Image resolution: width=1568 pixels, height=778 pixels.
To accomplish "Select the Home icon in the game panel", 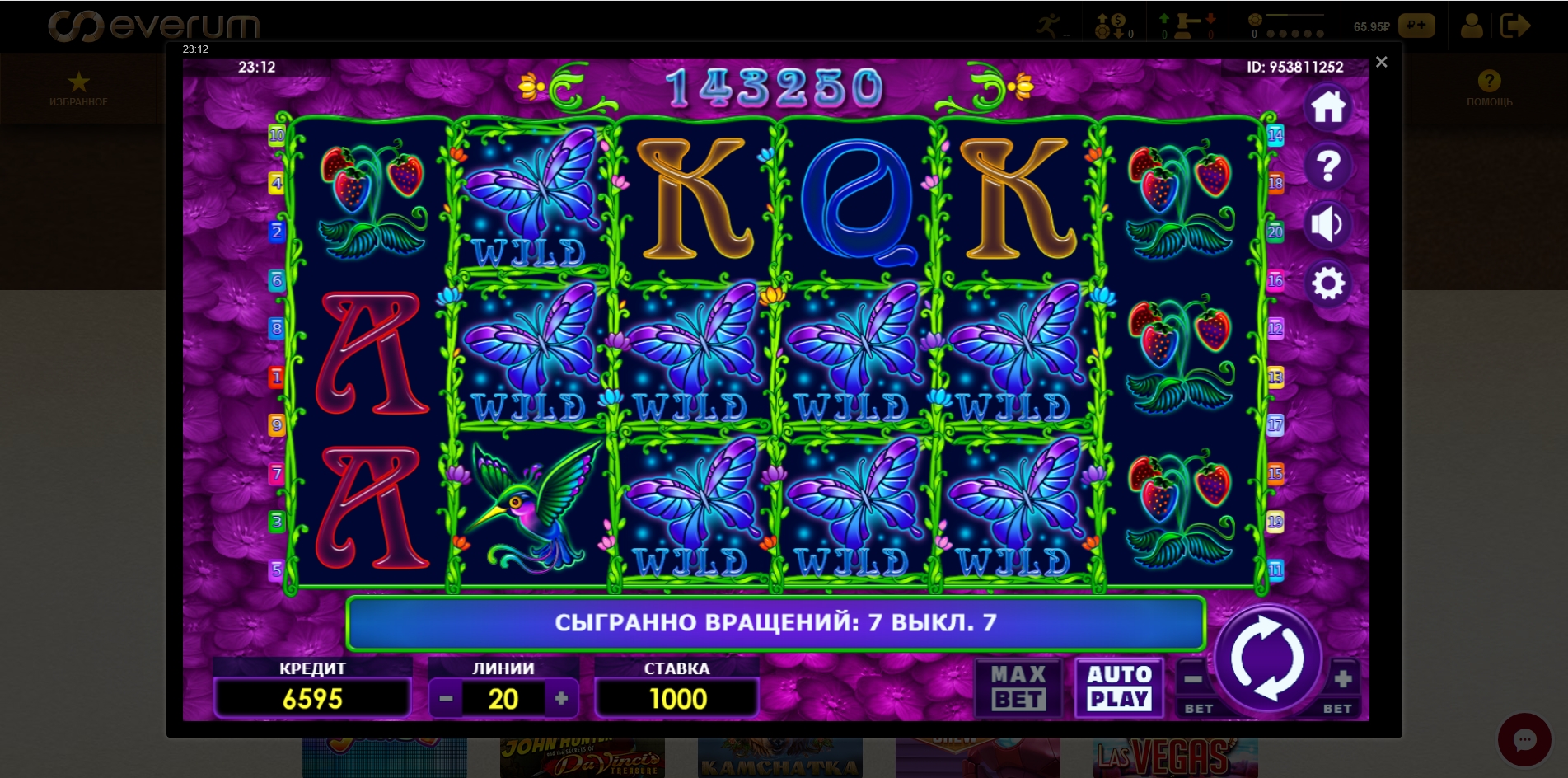I will point(1328,105).
